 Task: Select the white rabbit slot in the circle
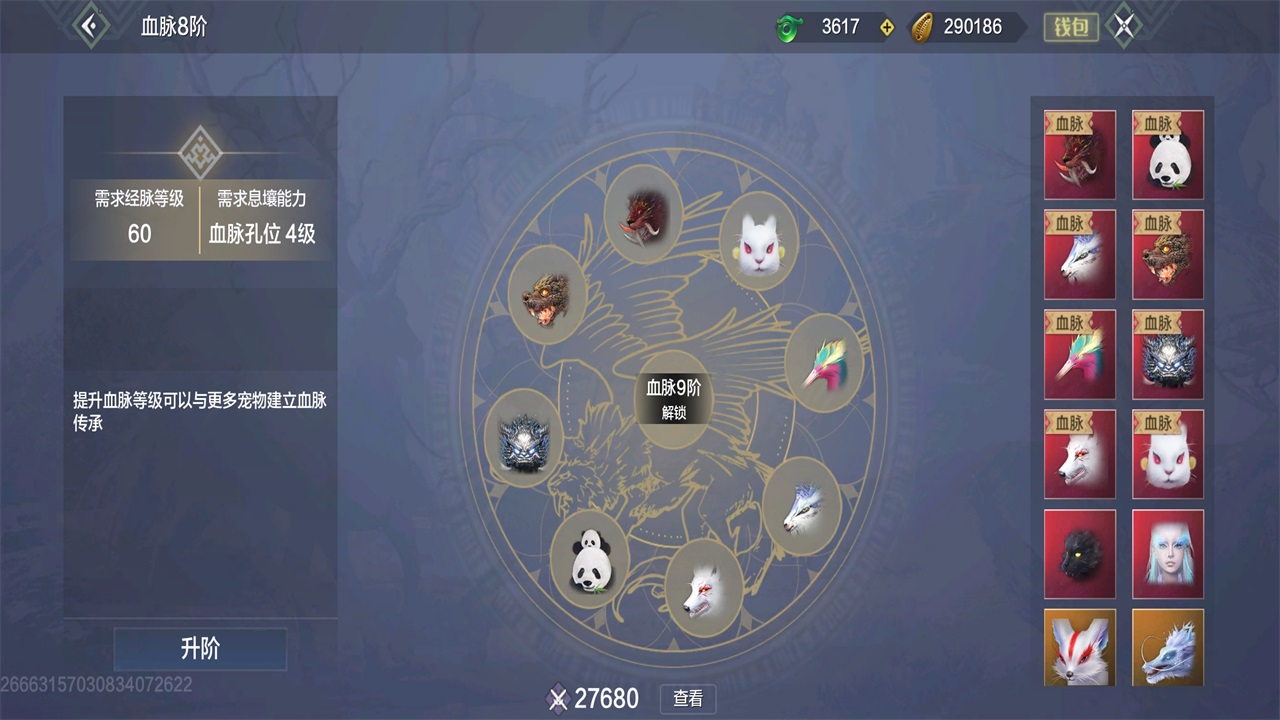(x=758, y=241)
